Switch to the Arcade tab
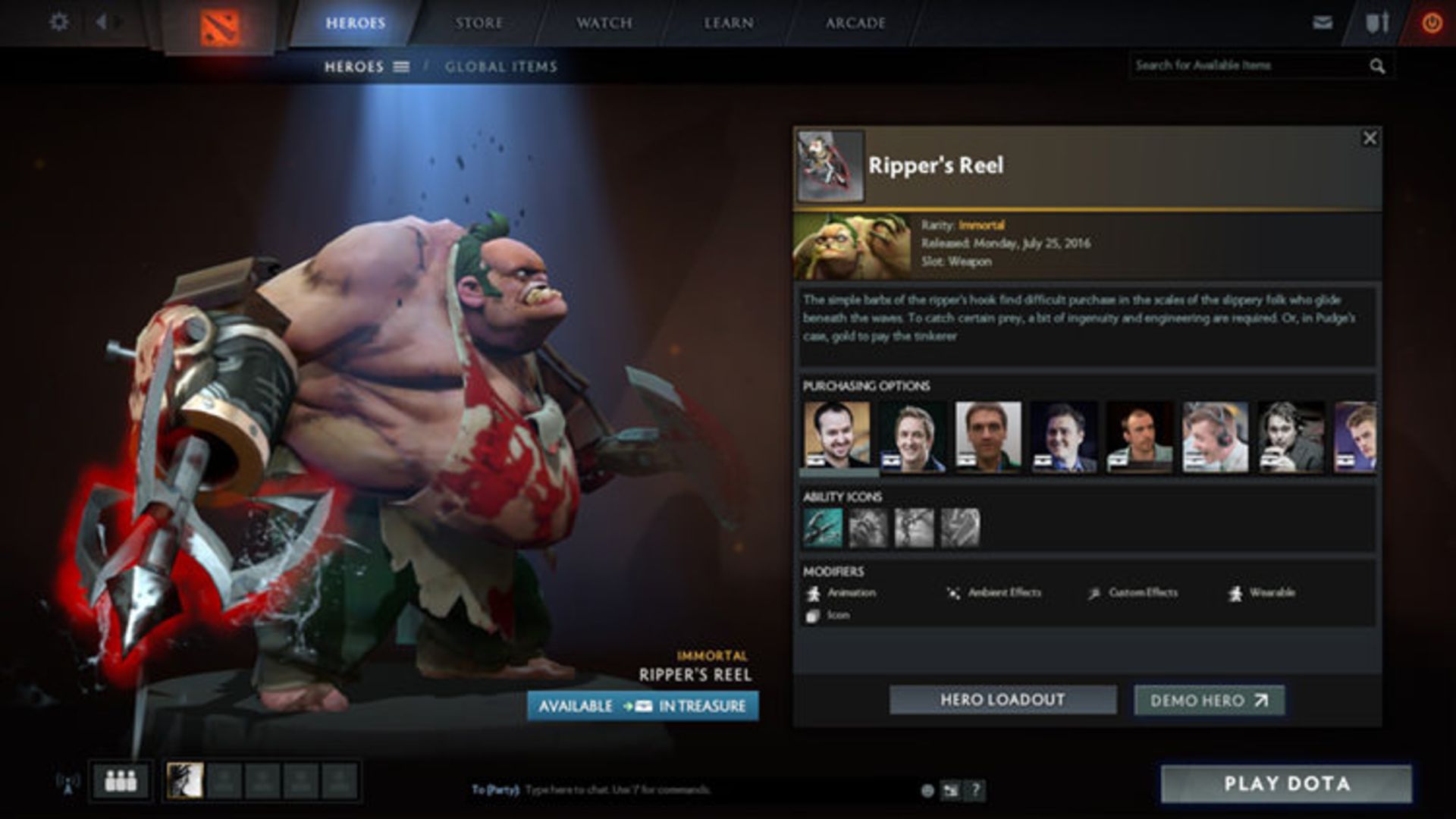 tap(855, 23)
